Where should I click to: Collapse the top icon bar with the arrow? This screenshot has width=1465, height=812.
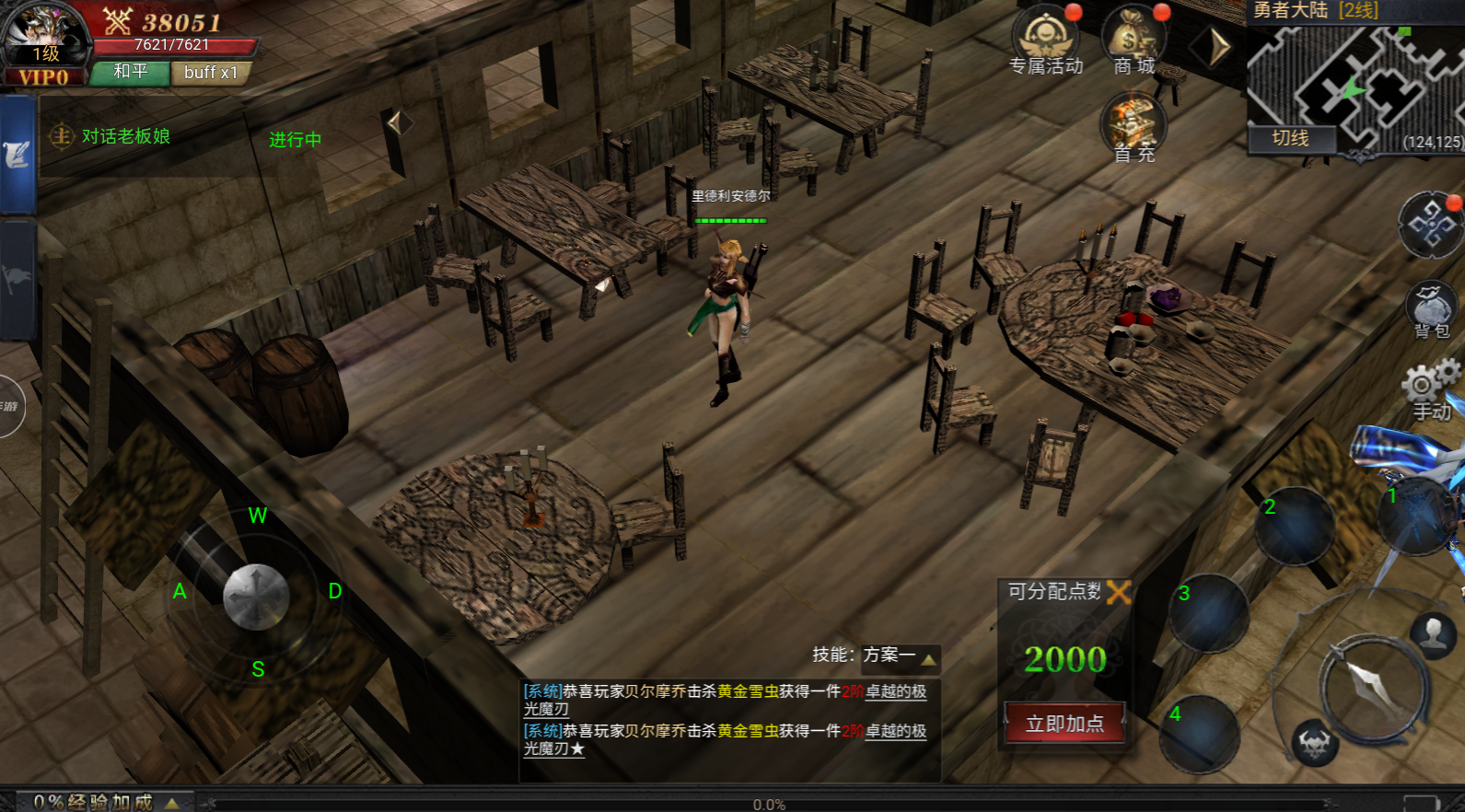pyautogui.click(x=1219, y=46)
